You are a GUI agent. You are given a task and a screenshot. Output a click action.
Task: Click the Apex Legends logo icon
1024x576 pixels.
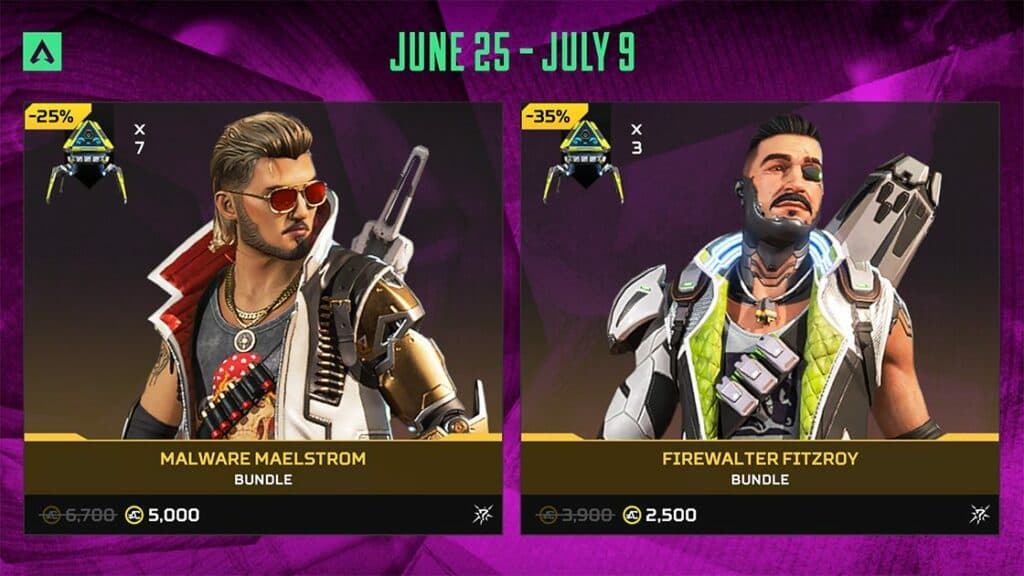click(42, 54)
